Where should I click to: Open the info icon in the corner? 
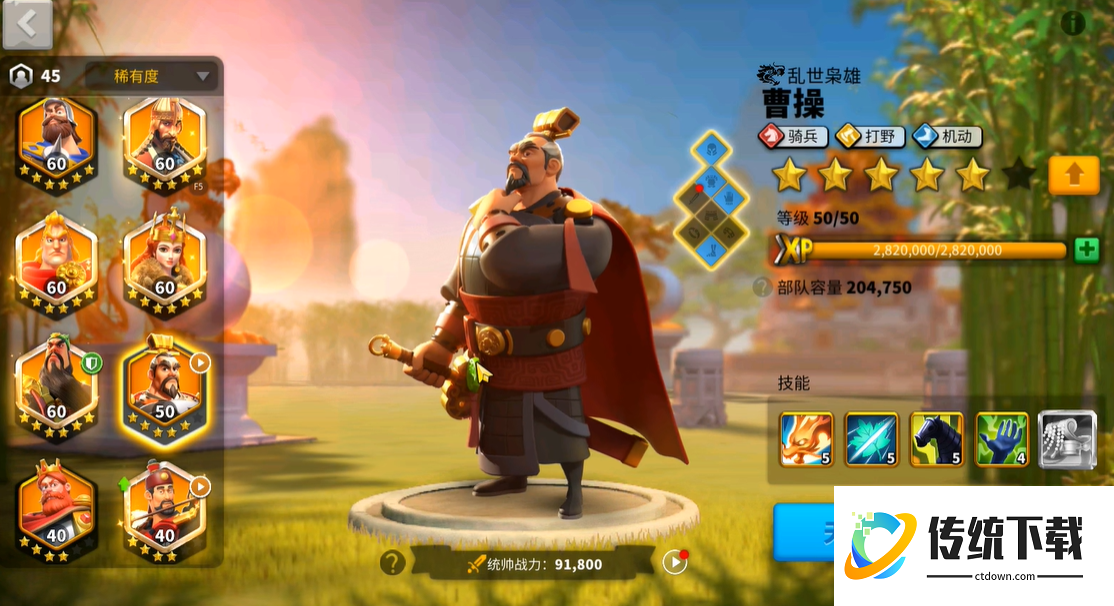[1073, 22]
